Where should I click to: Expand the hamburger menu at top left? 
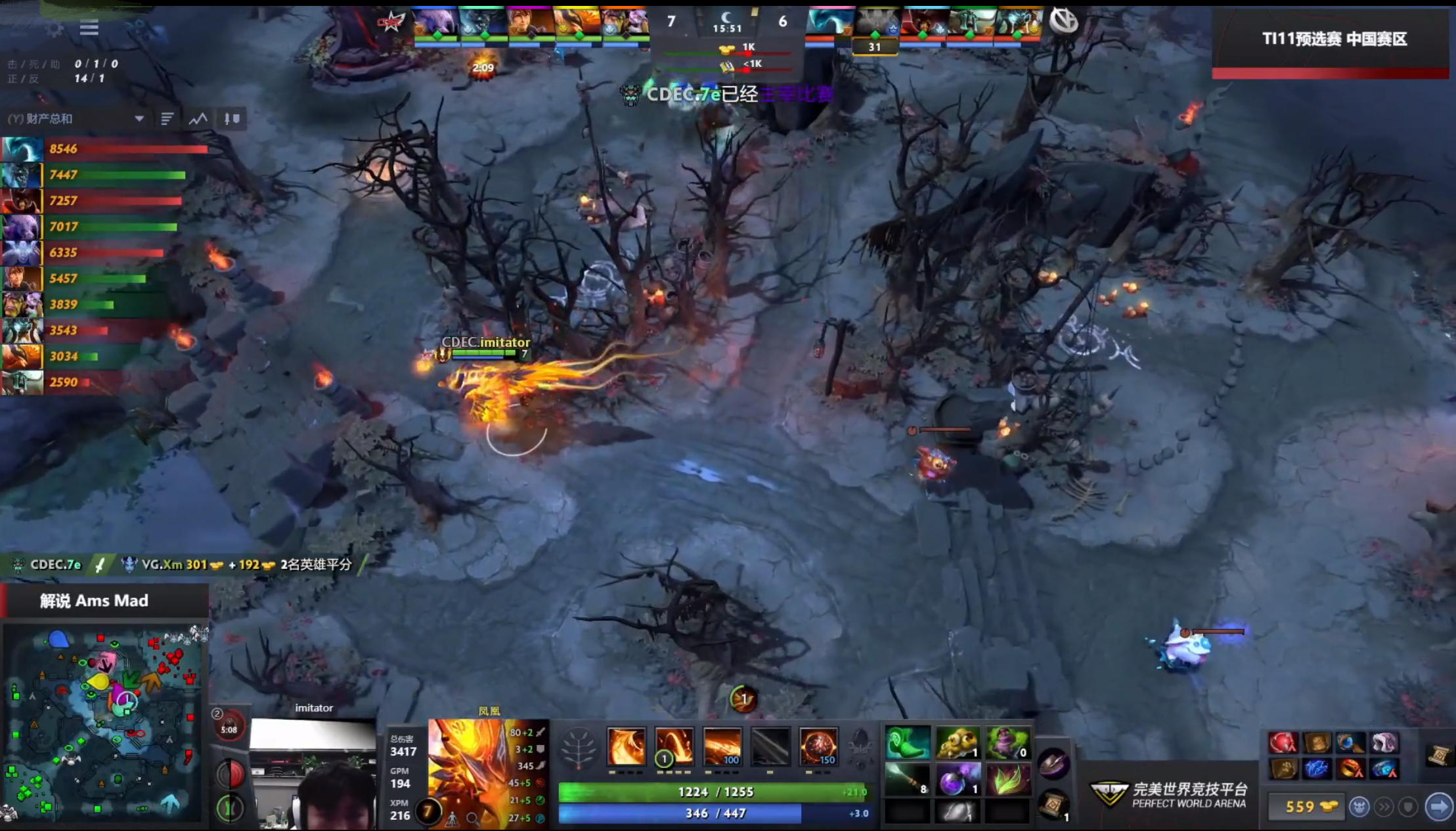pos(90,28)
